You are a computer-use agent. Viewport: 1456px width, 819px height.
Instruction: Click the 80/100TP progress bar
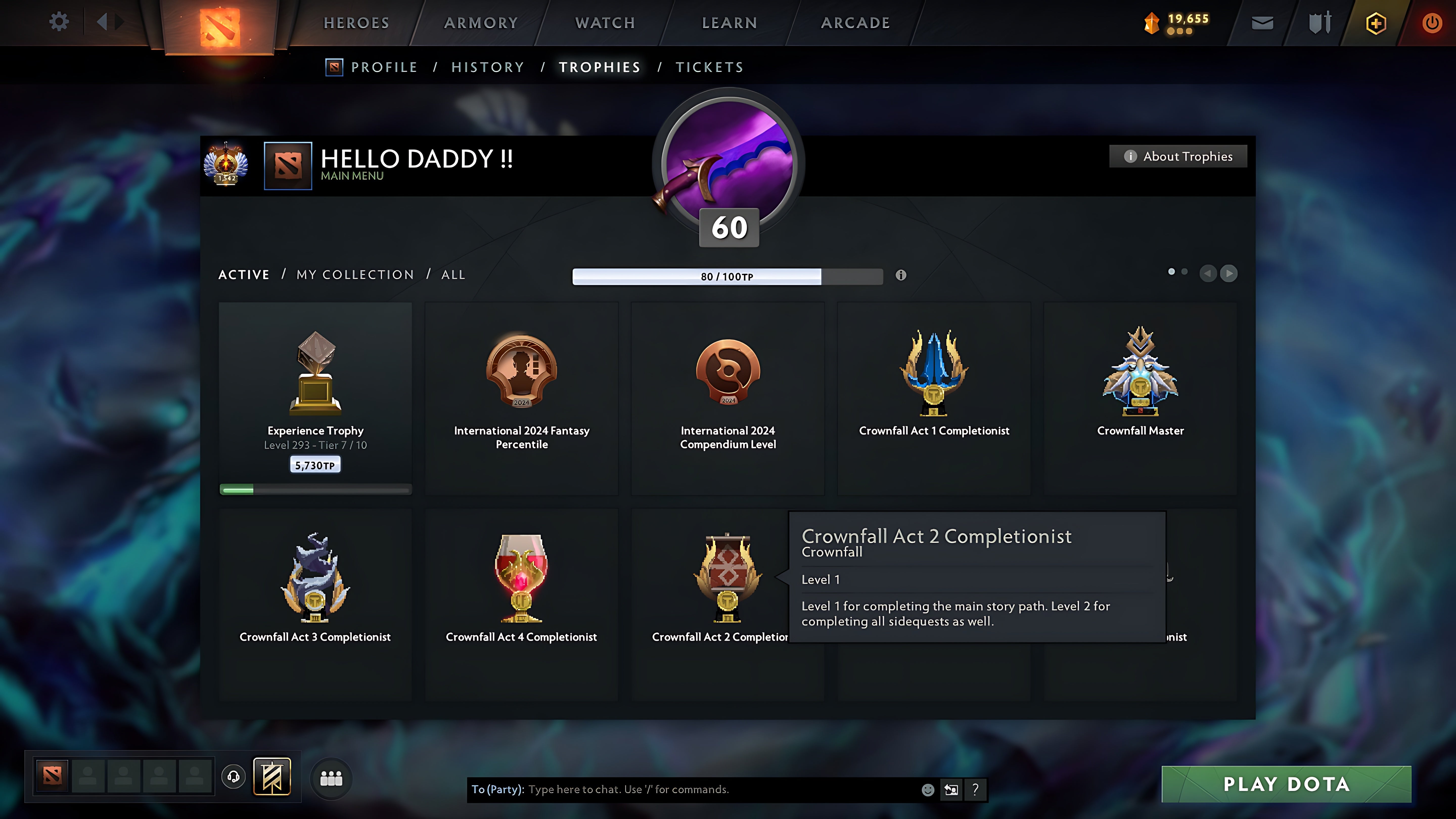(728, 276)
